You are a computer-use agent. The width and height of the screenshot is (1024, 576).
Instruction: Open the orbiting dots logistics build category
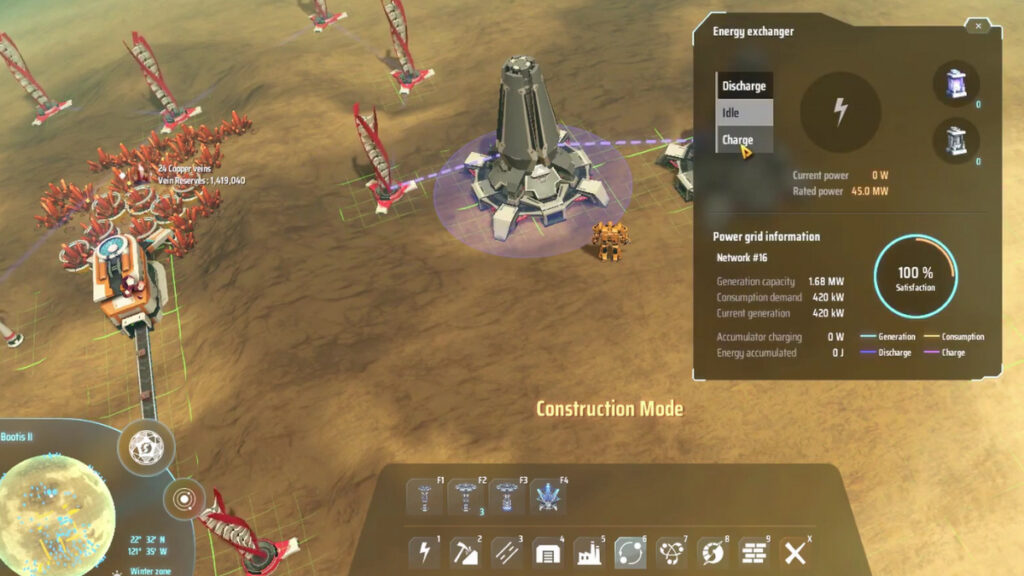pos(631,553)
